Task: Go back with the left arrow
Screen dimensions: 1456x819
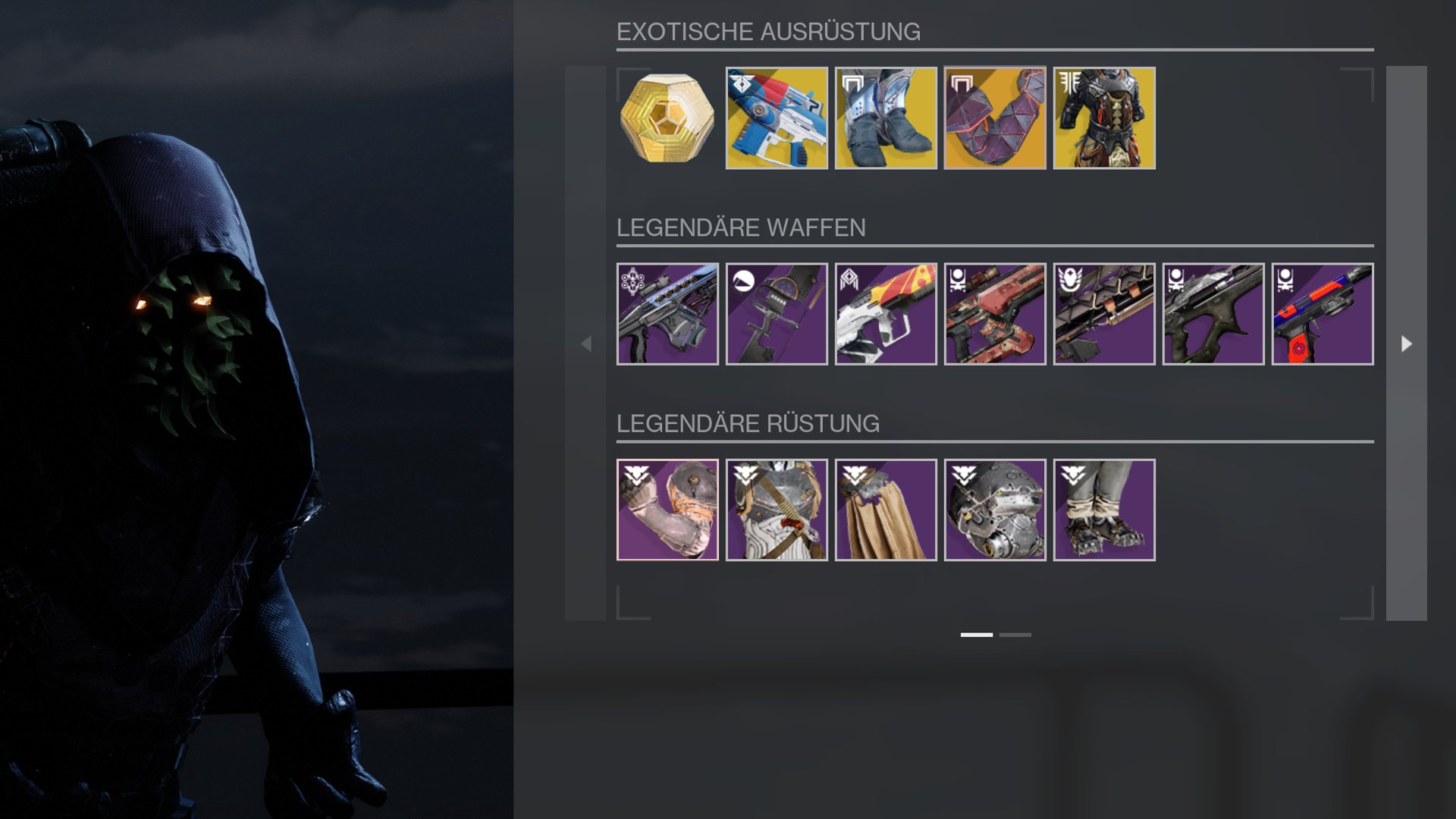Action: pos(585,344)
